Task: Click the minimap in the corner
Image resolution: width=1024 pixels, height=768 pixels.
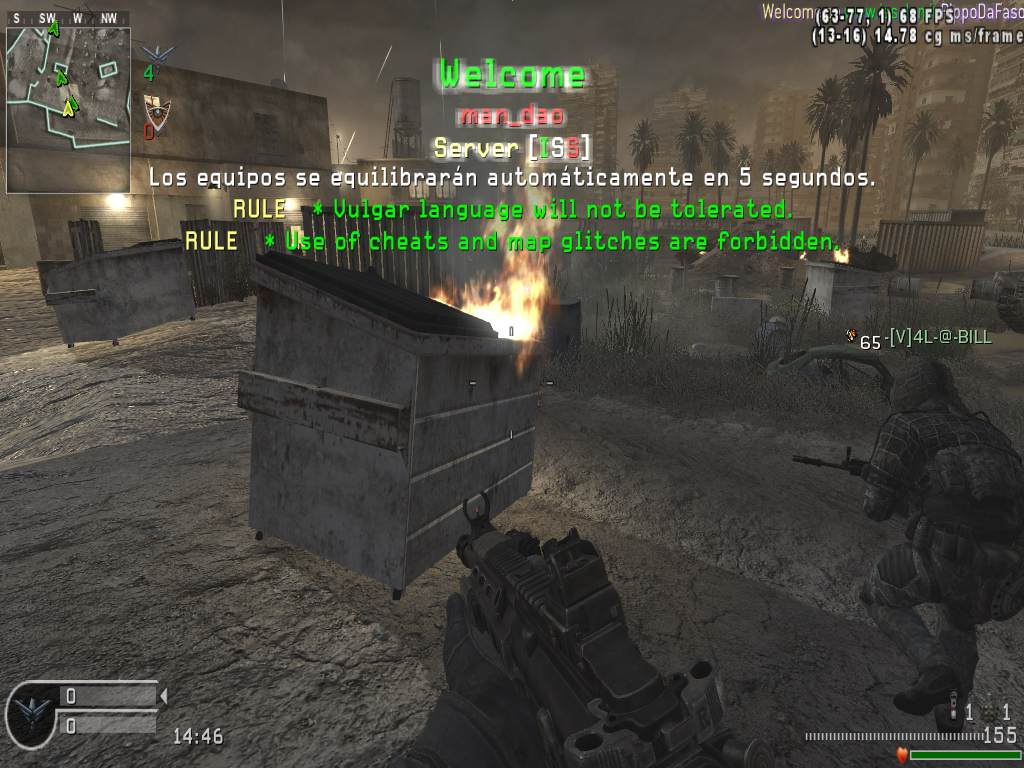Action: click(68, 110)
